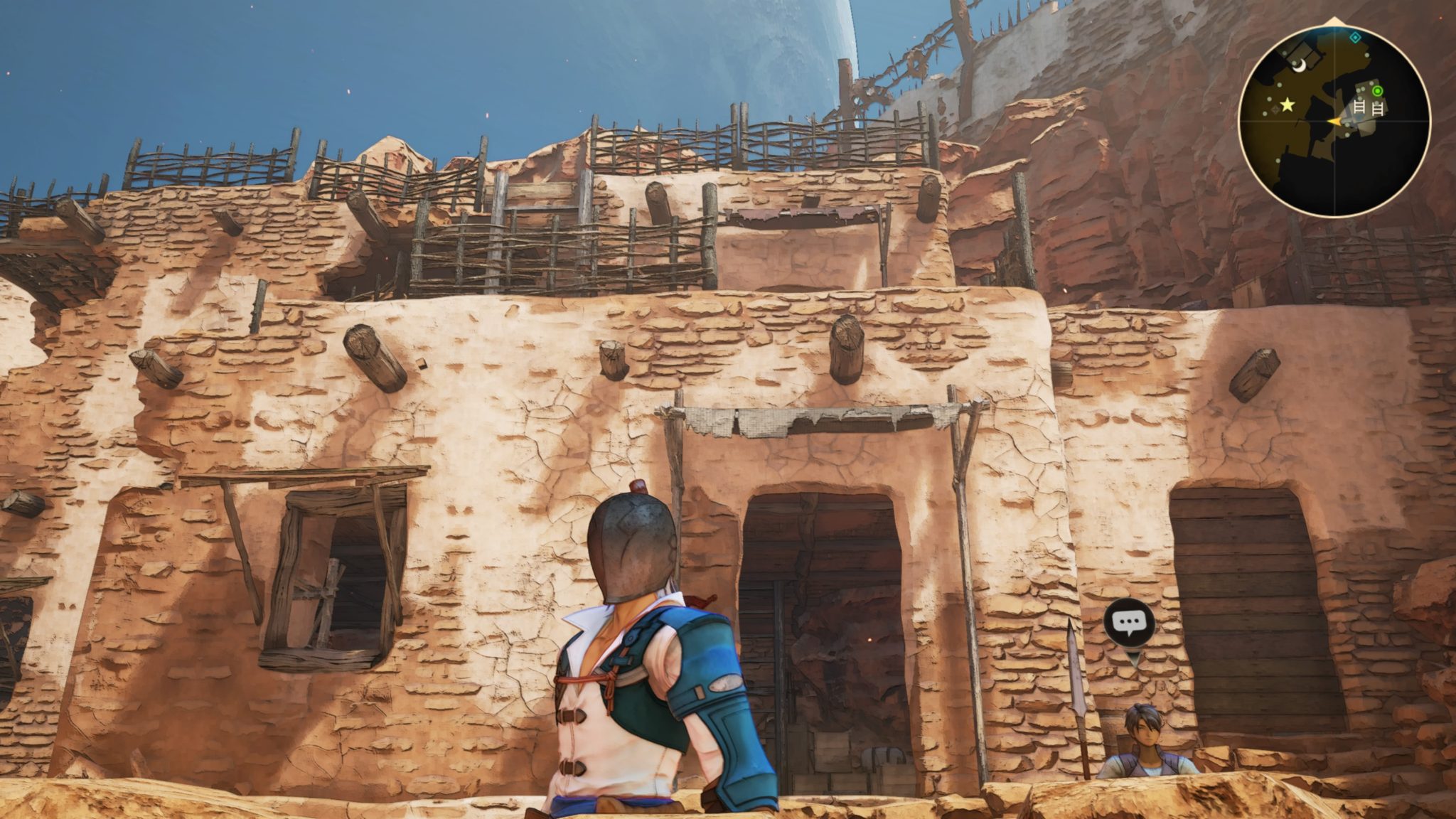Screen dimensions: 1456x819
Task: Select the minimap circle in the top-right corner
Action: 1335,121
